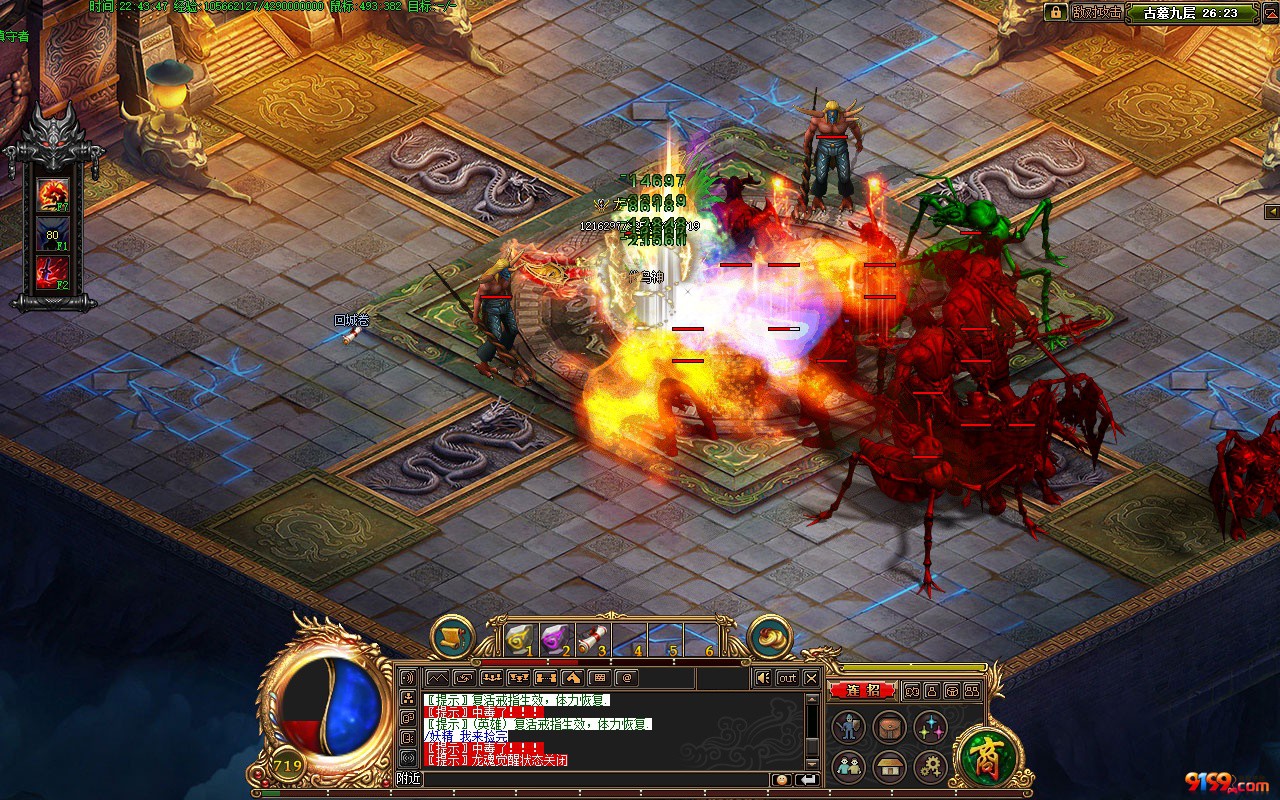Image resolution: width=1280 pixels, height=800 pixels.
Task: Open the emoji picker in chat
Action: 781,779
